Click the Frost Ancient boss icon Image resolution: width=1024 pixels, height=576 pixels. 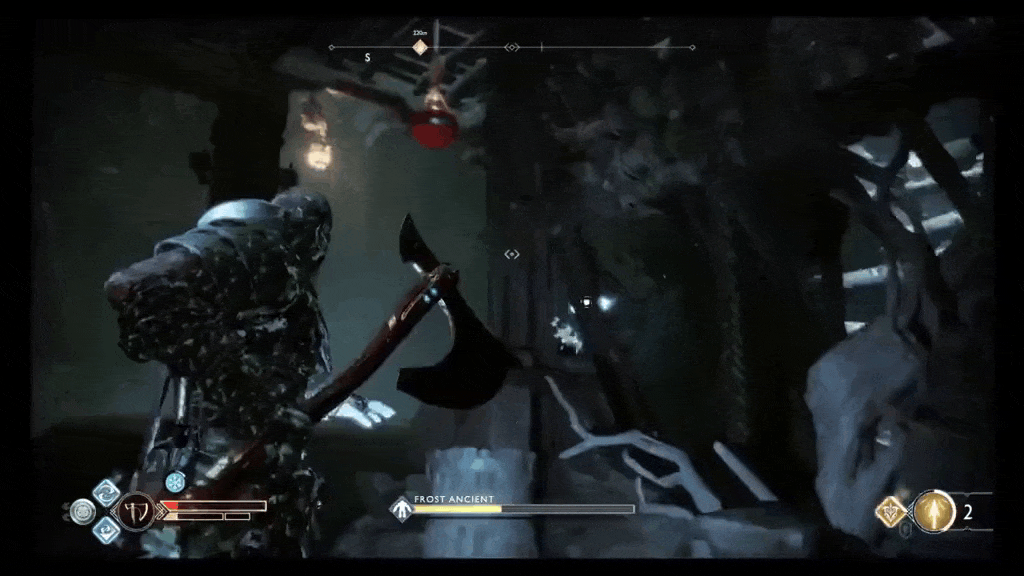point(401,508)
